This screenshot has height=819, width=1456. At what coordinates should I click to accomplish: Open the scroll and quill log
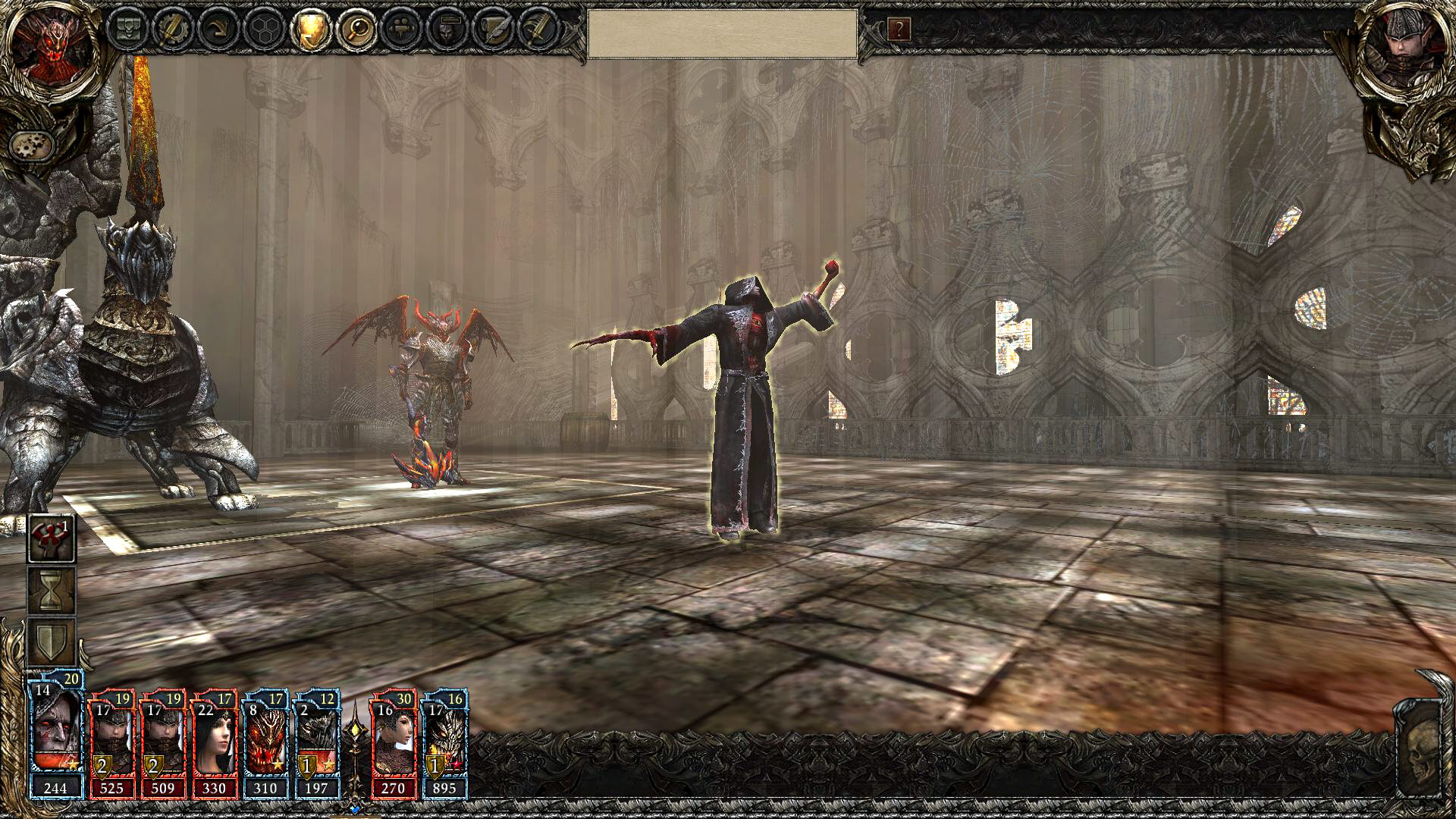494,30
